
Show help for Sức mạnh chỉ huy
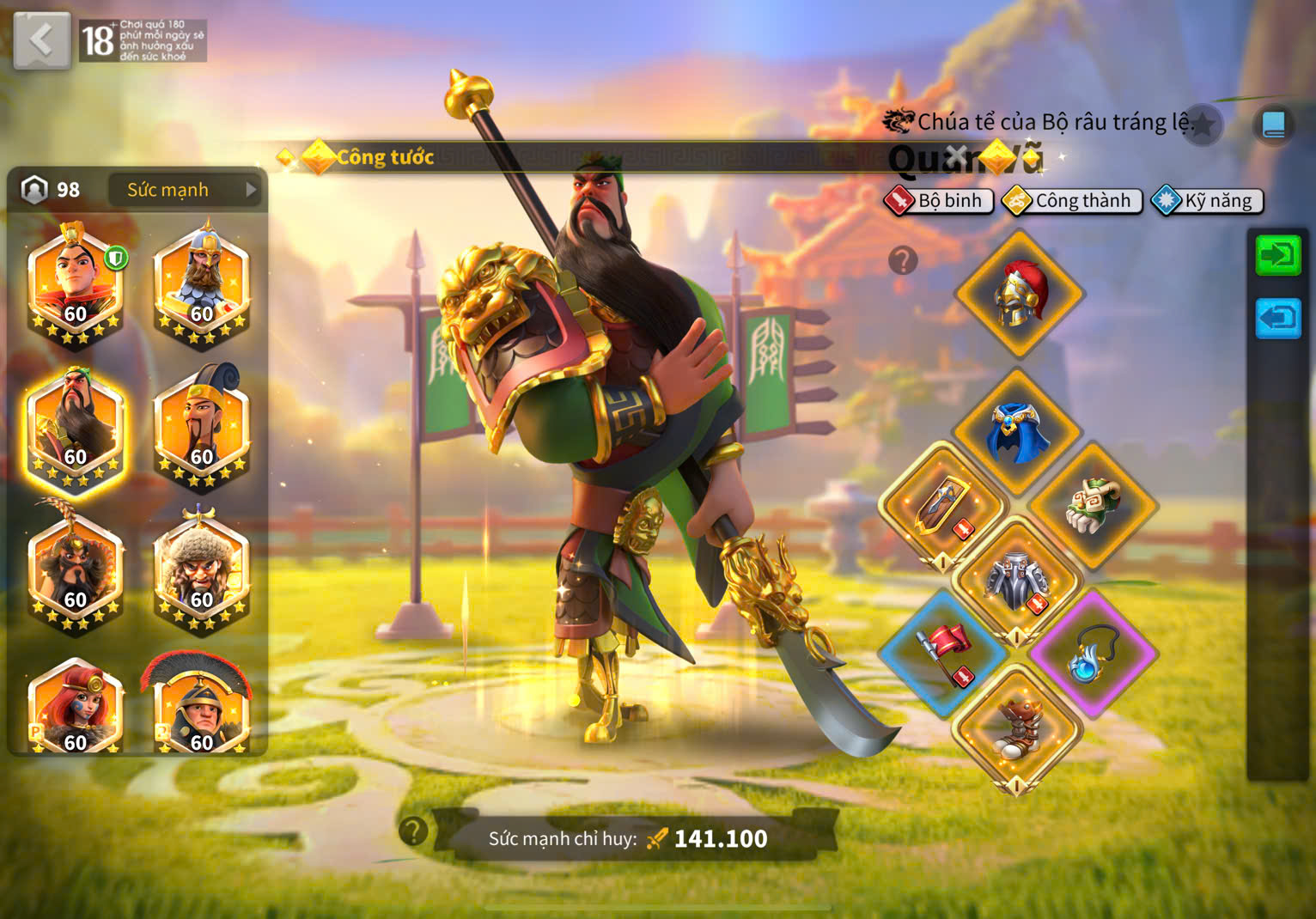pos(413,831)
